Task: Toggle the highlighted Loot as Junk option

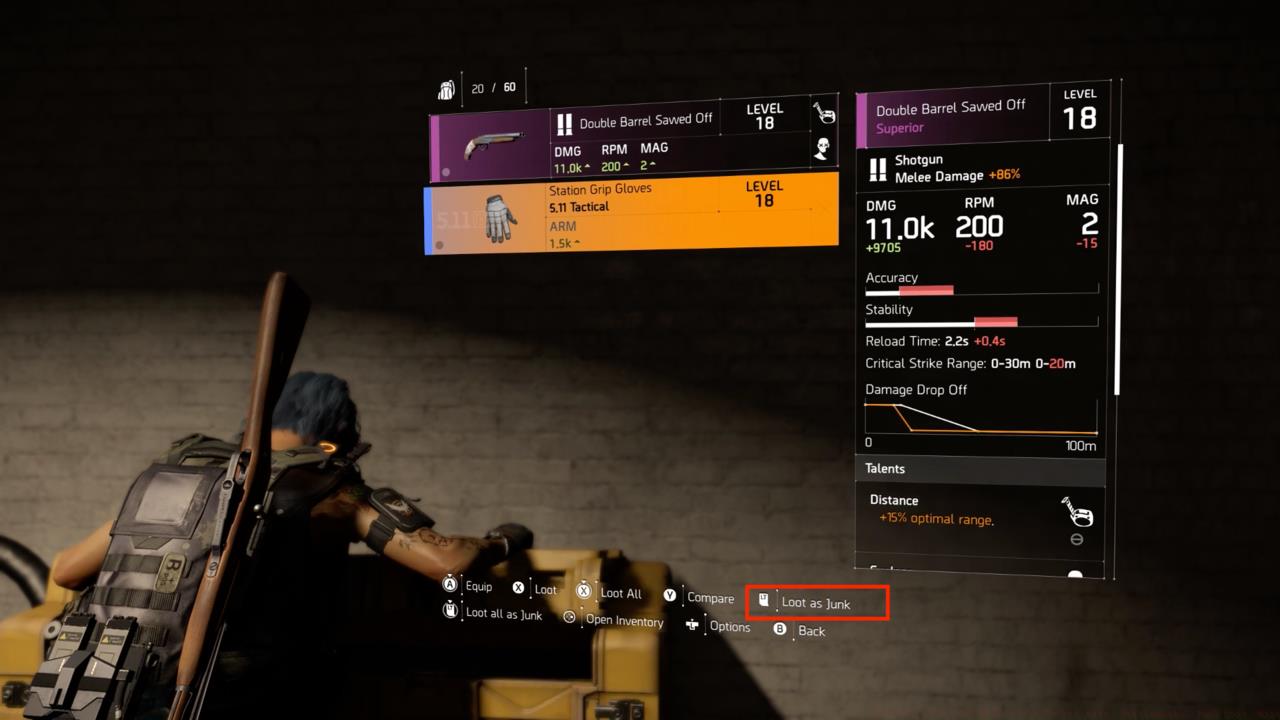Action: pyautogui.click(x=816, y=602)
